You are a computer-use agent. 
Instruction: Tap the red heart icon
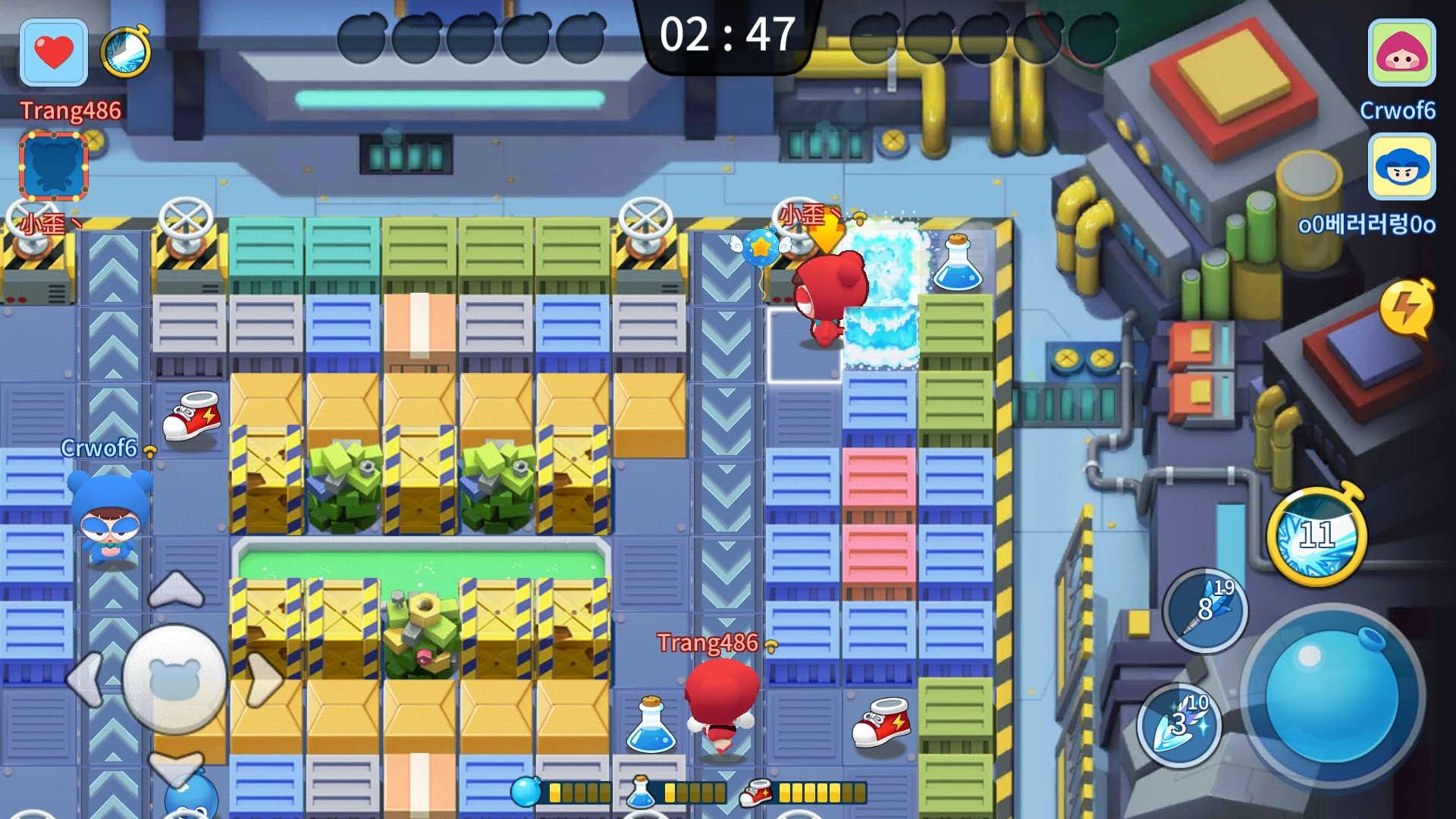pyautogui.click(x=54, y=53)
